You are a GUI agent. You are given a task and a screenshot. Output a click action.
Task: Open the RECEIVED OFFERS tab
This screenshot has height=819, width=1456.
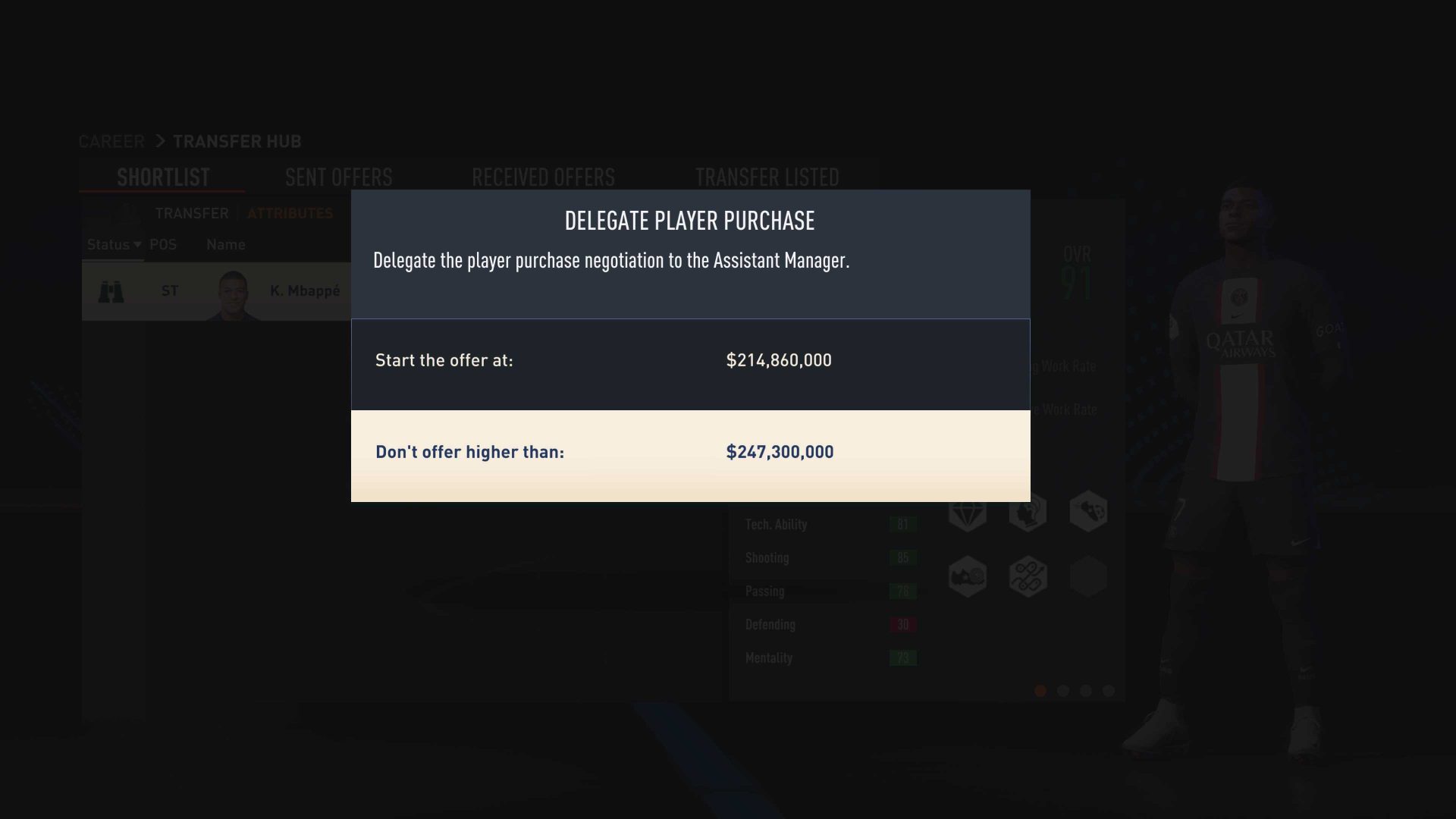coord(544,177)
